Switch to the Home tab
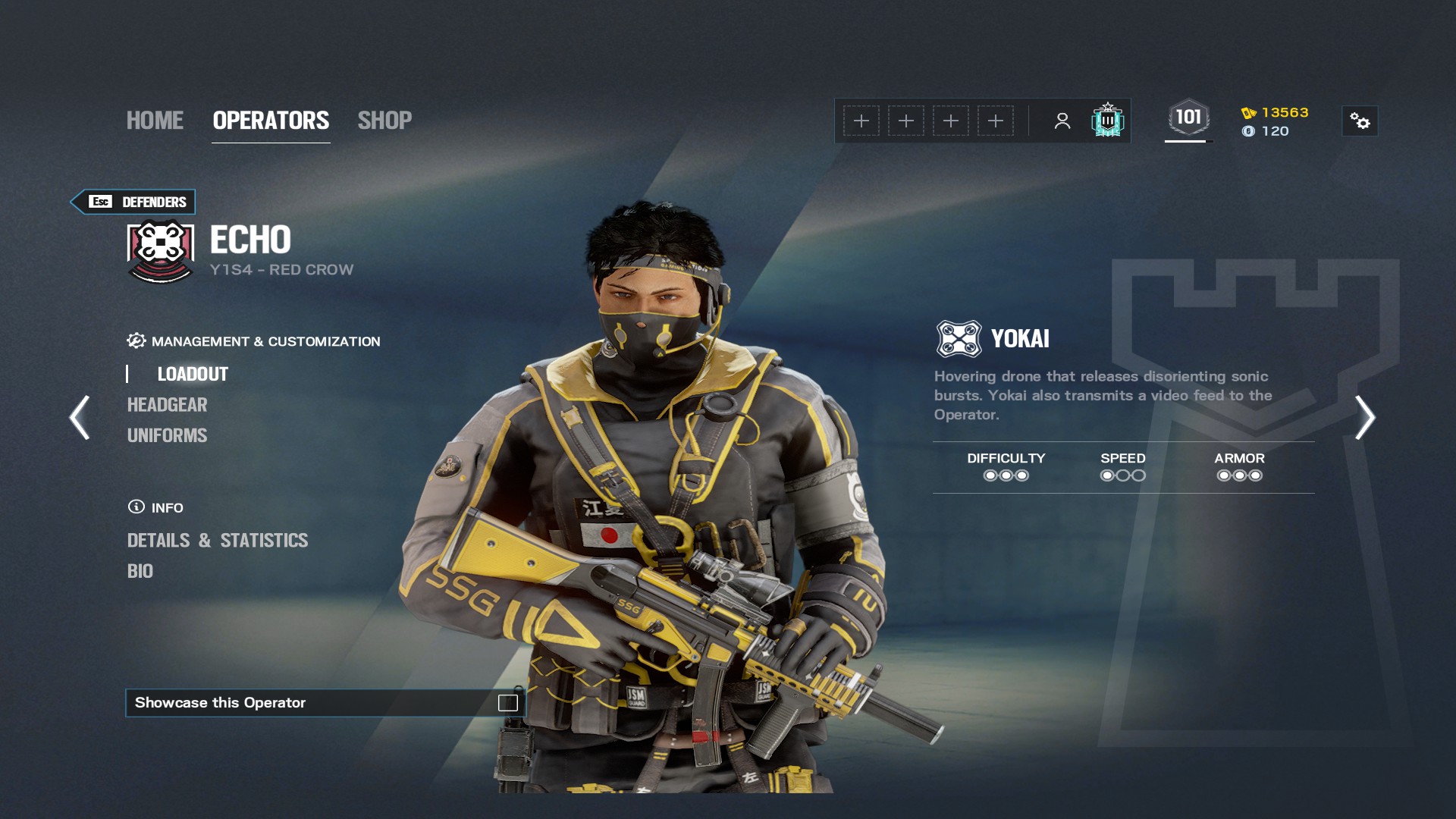The width and height of the screenshot is (1456, 819). (155, 121)
